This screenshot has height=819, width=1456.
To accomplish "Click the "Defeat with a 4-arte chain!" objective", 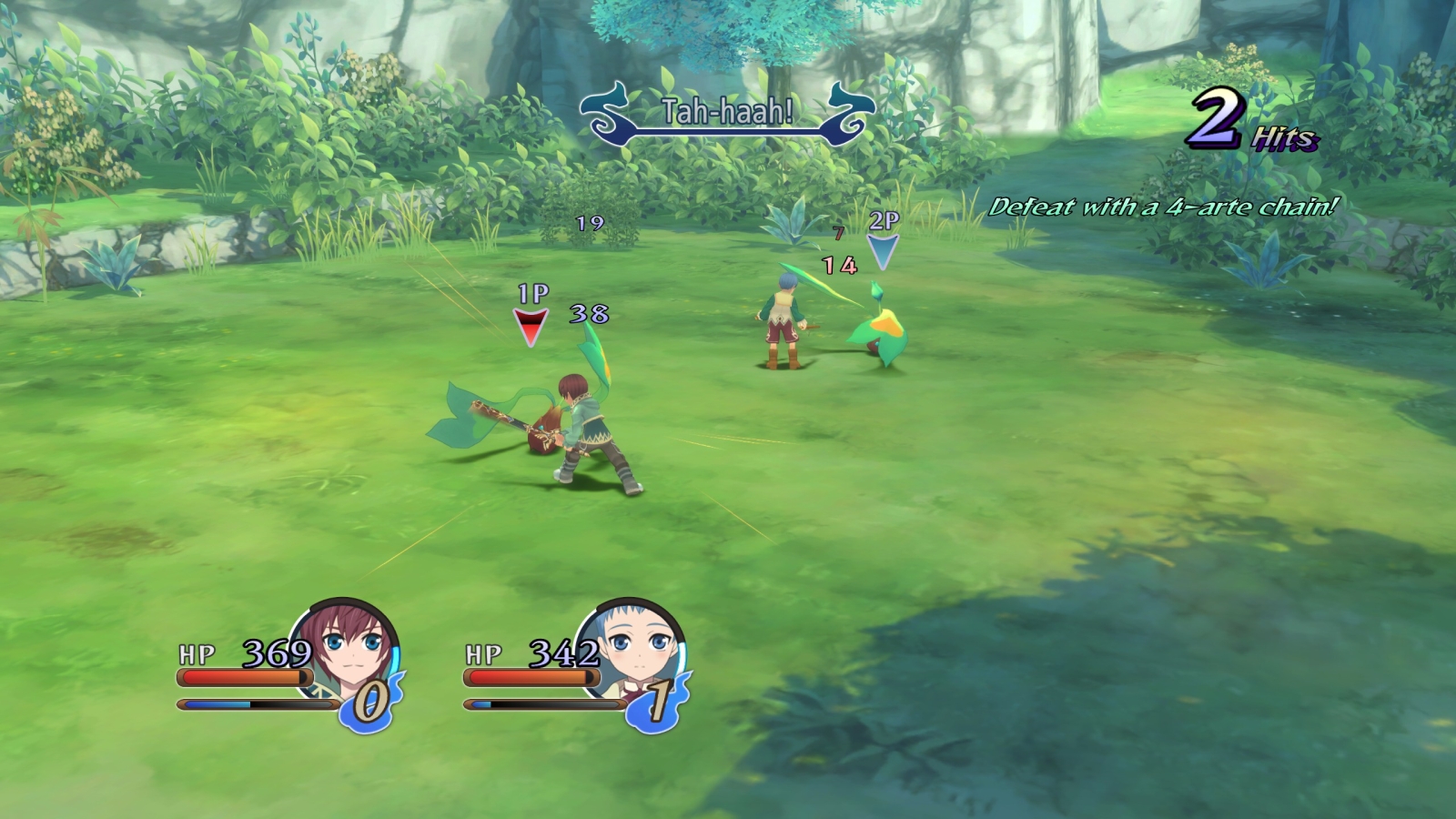I will (x=1163, y=207).
